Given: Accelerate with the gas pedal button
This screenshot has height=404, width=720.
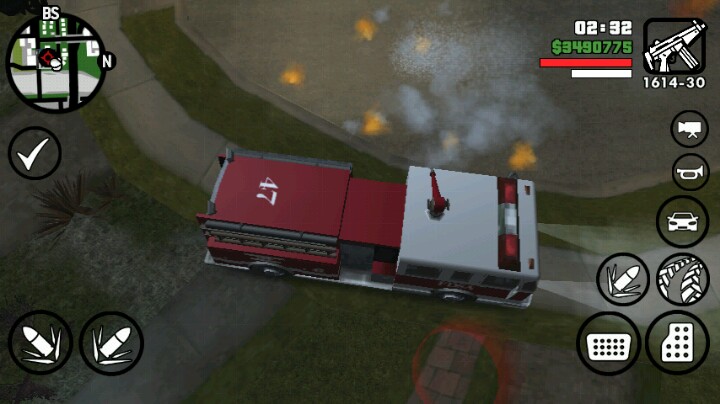Looking at the screenshot, I should coord(677,343).
